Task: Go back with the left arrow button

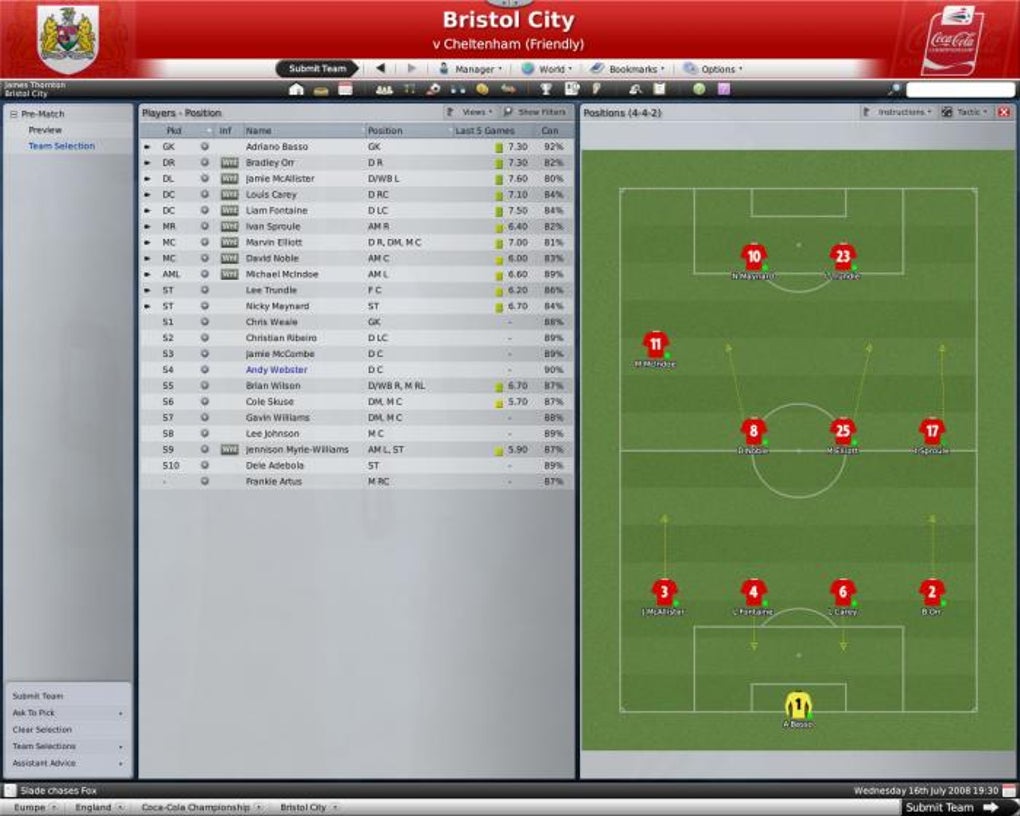Action: pos(380,69)
